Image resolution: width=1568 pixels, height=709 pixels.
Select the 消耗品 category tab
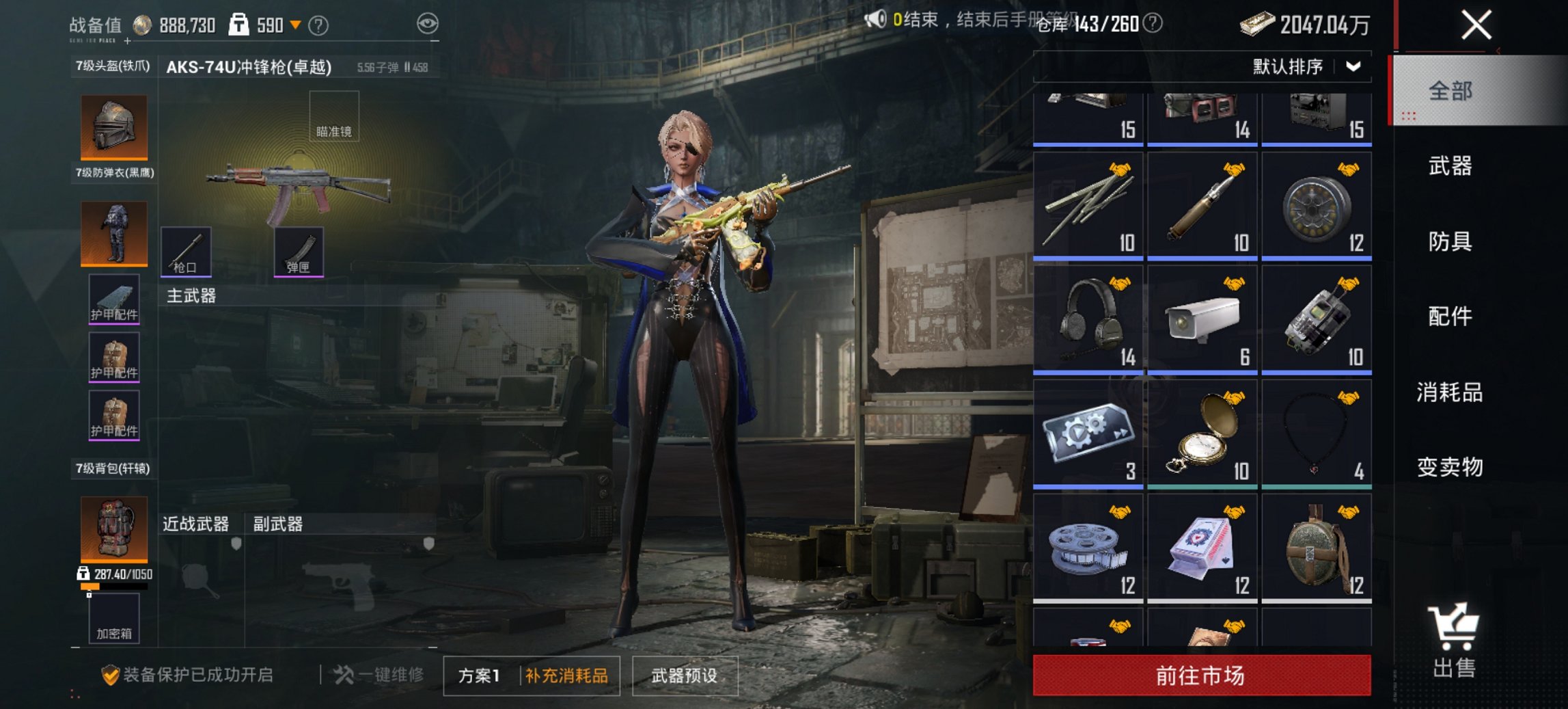(x=1450, y=392)
